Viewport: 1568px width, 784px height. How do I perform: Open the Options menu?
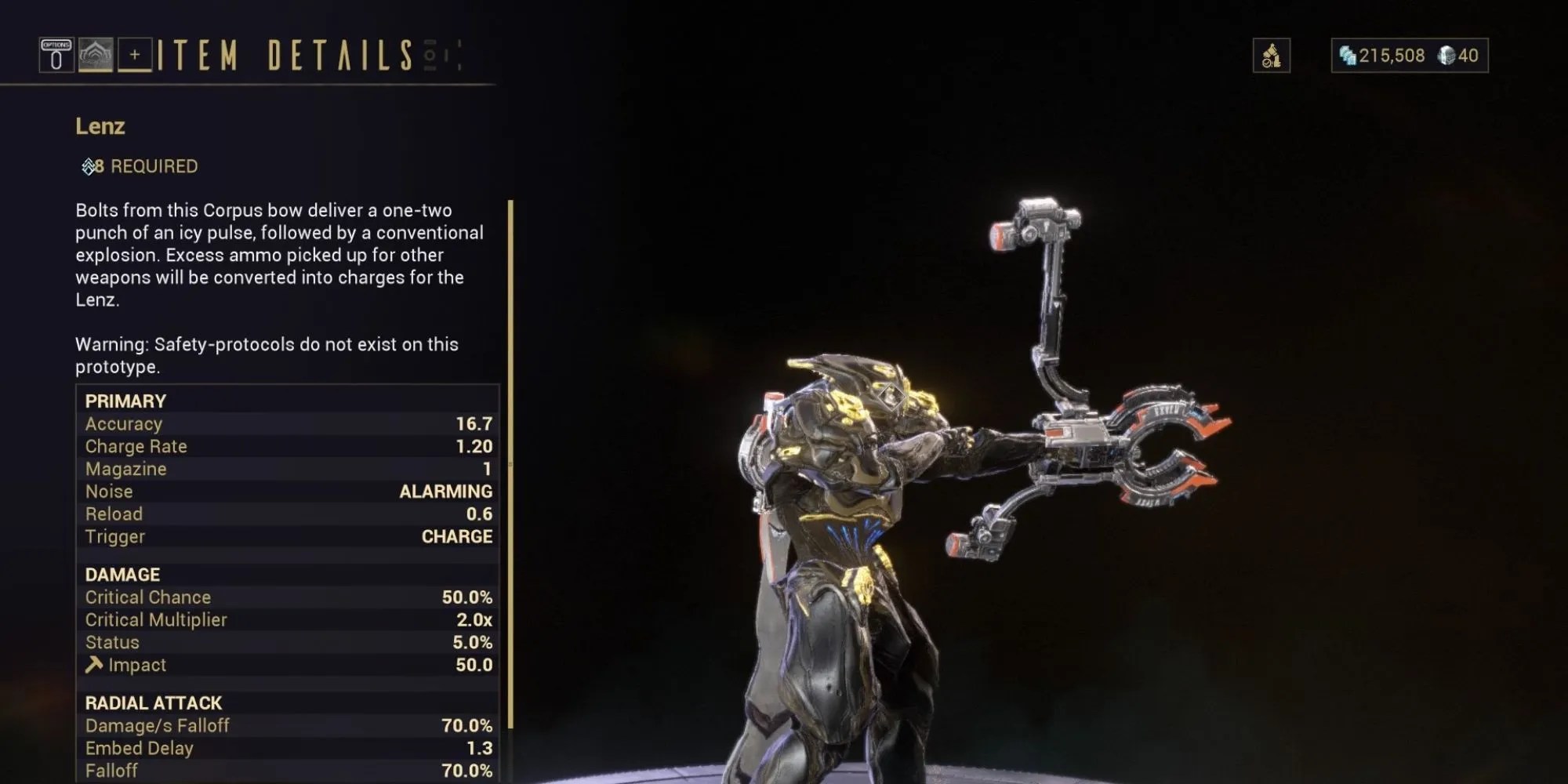click(55, 55)
